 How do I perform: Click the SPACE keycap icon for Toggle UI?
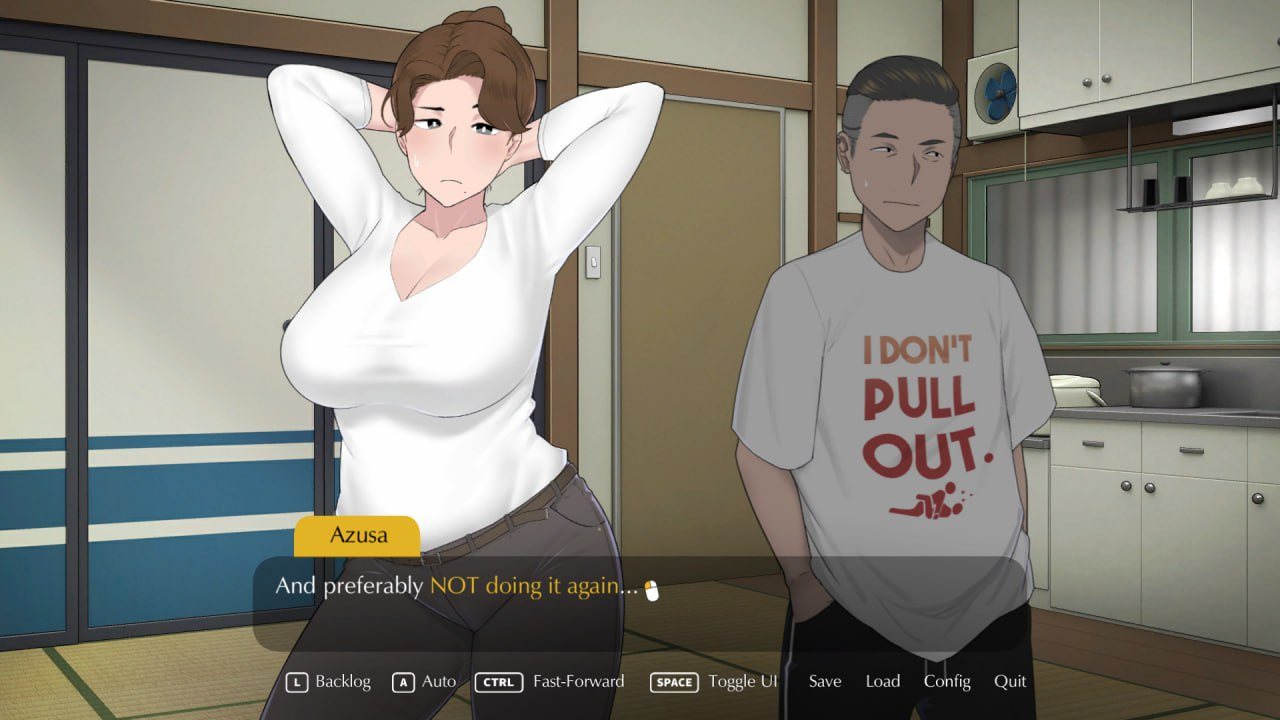coord(674,681)
